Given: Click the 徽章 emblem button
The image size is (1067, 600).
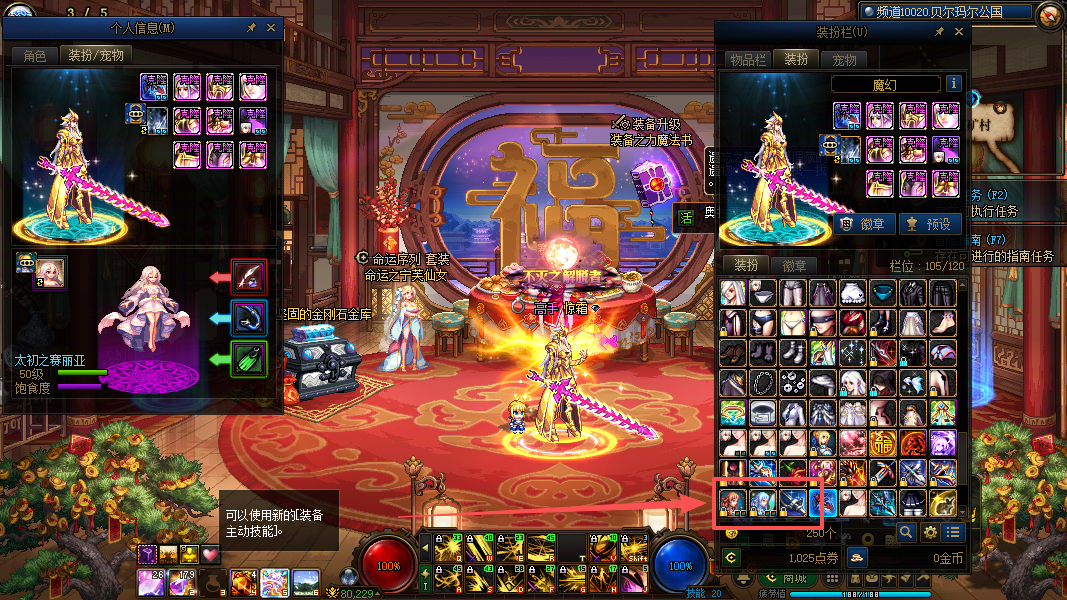Looking at the screenshot, I should (x=864, y=224).
